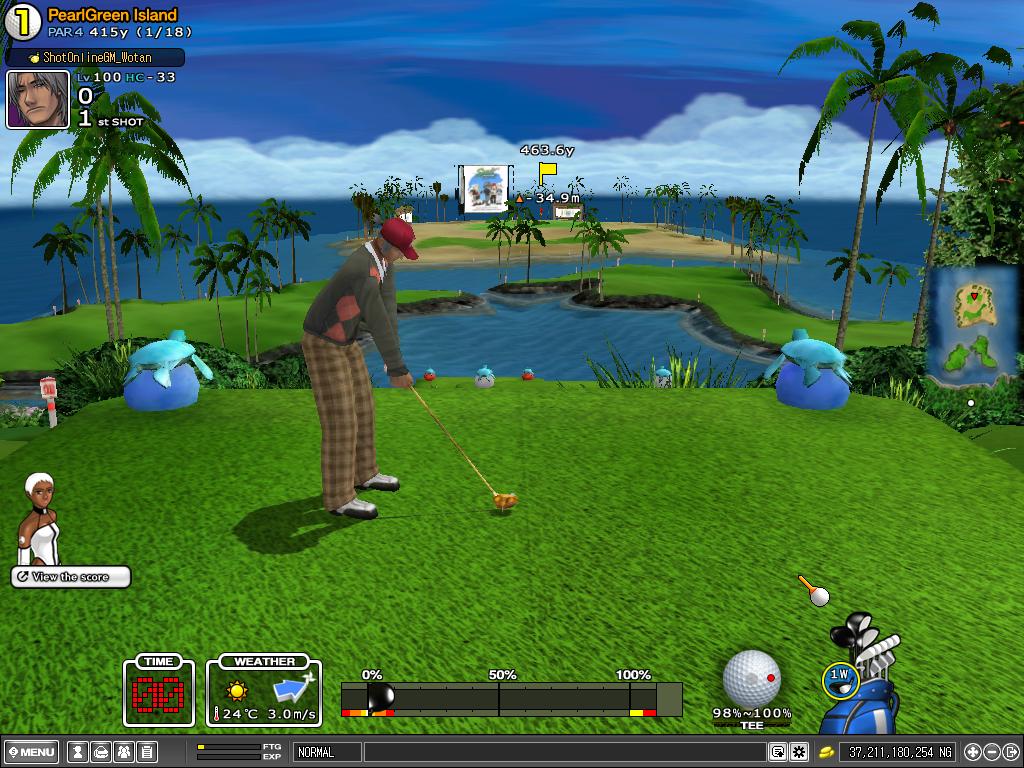Open the clipboard icon in bottom toolbar
The height and width of the screenshot is (768, 1024).
146,752
